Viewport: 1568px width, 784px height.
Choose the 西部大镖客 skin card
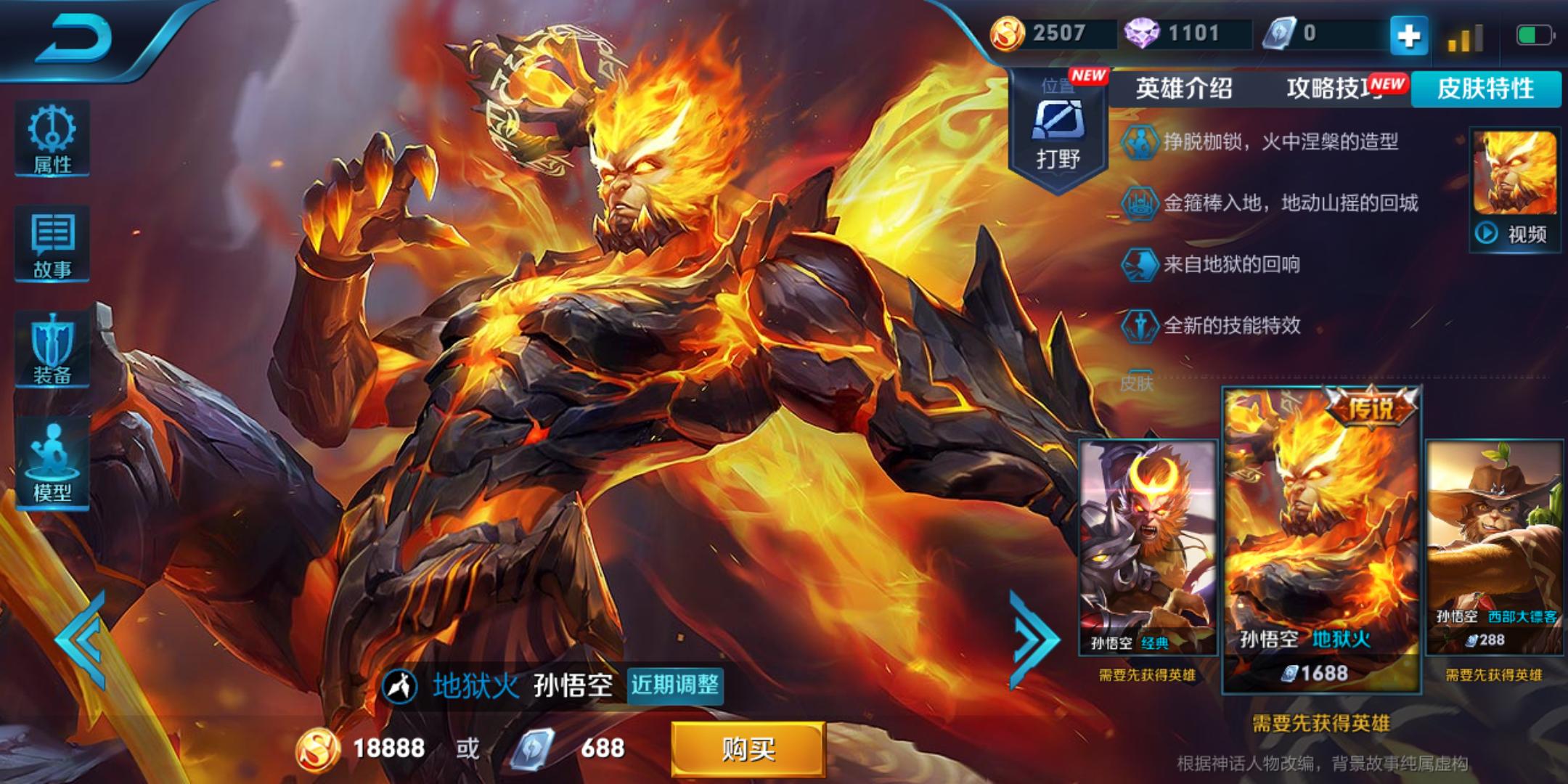(x=1494, y=548)
